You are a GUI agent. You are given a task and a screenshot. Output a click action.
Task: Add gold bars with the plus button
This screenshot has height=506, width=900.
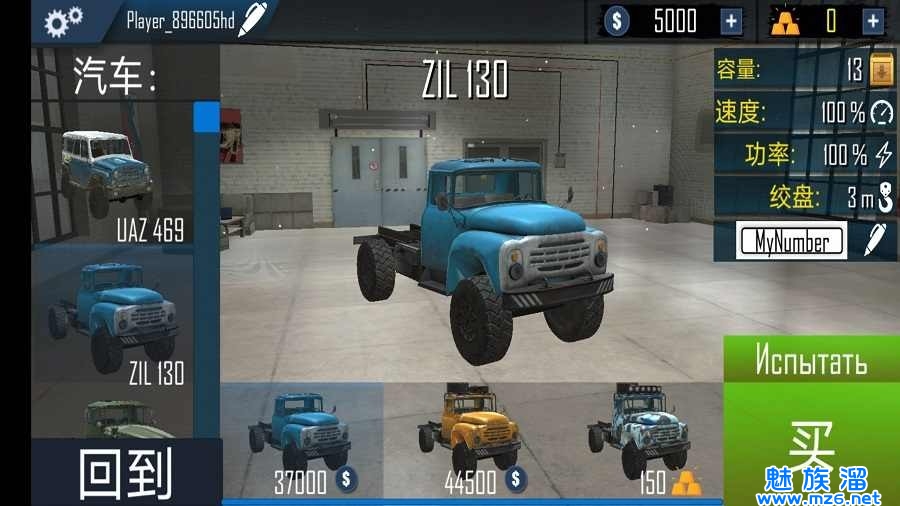(x=873, y=21)
